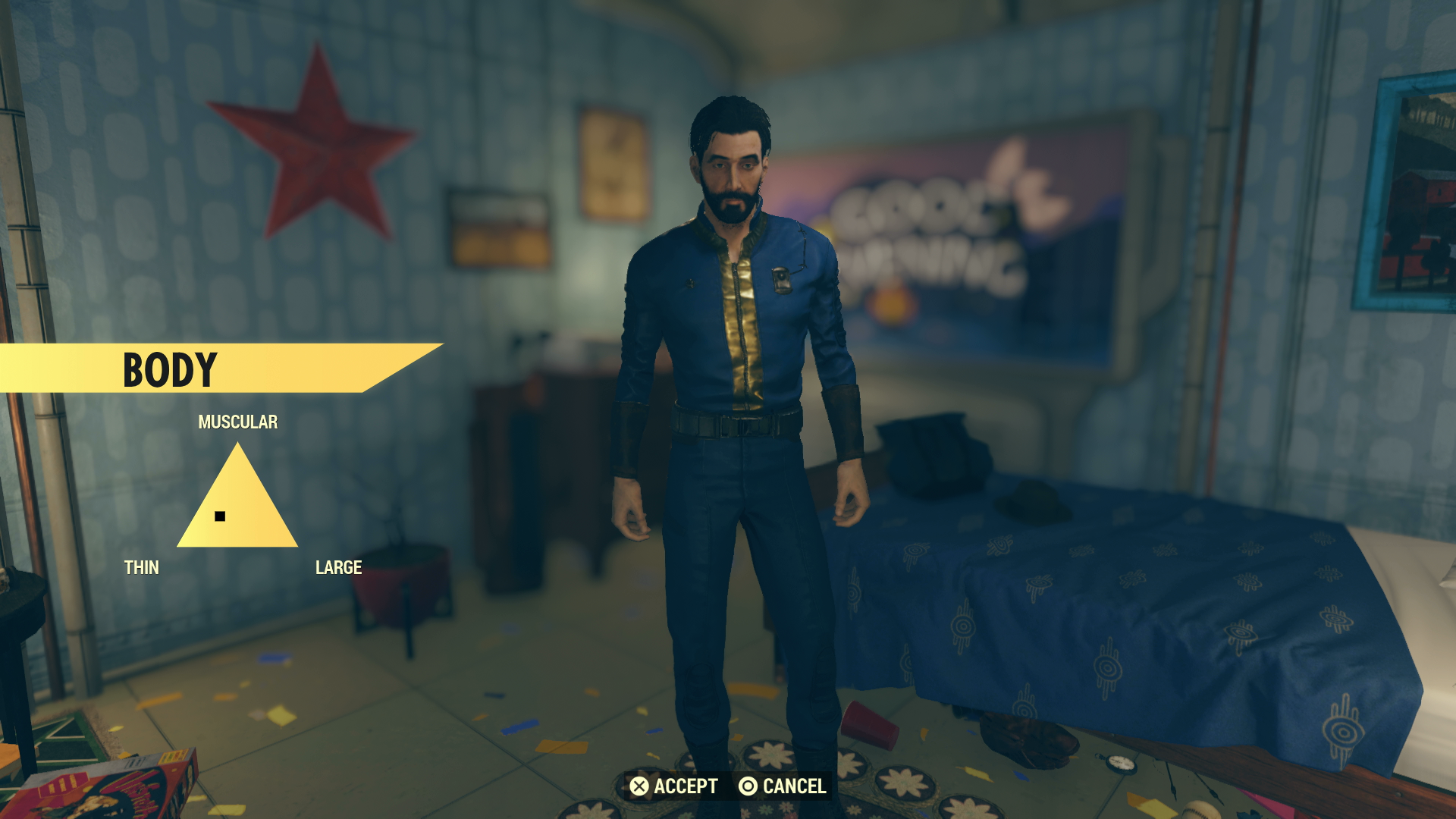The width and height of the screenshot is (1456, 819).
Task: Click the MUSCULAR text above the triangle
Action: click(237, 421)
